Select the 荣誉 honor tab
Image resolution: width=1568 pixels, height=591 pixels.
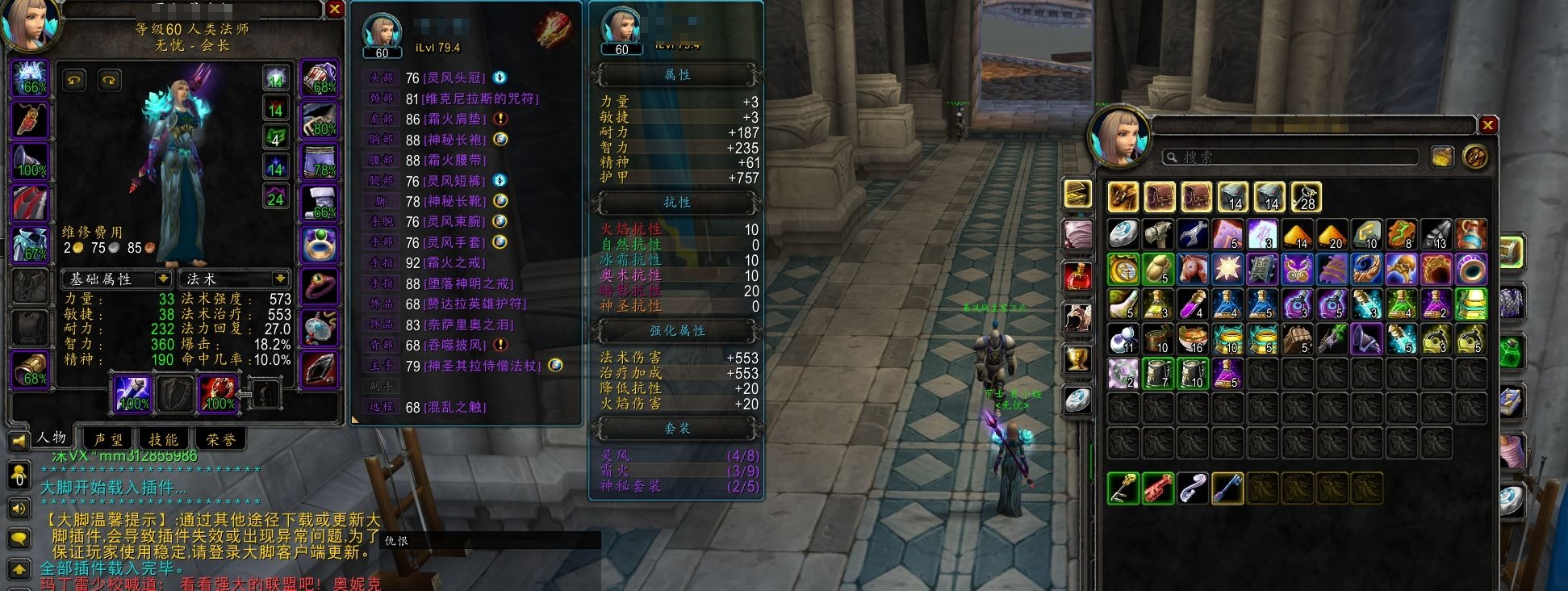point(219,439)
